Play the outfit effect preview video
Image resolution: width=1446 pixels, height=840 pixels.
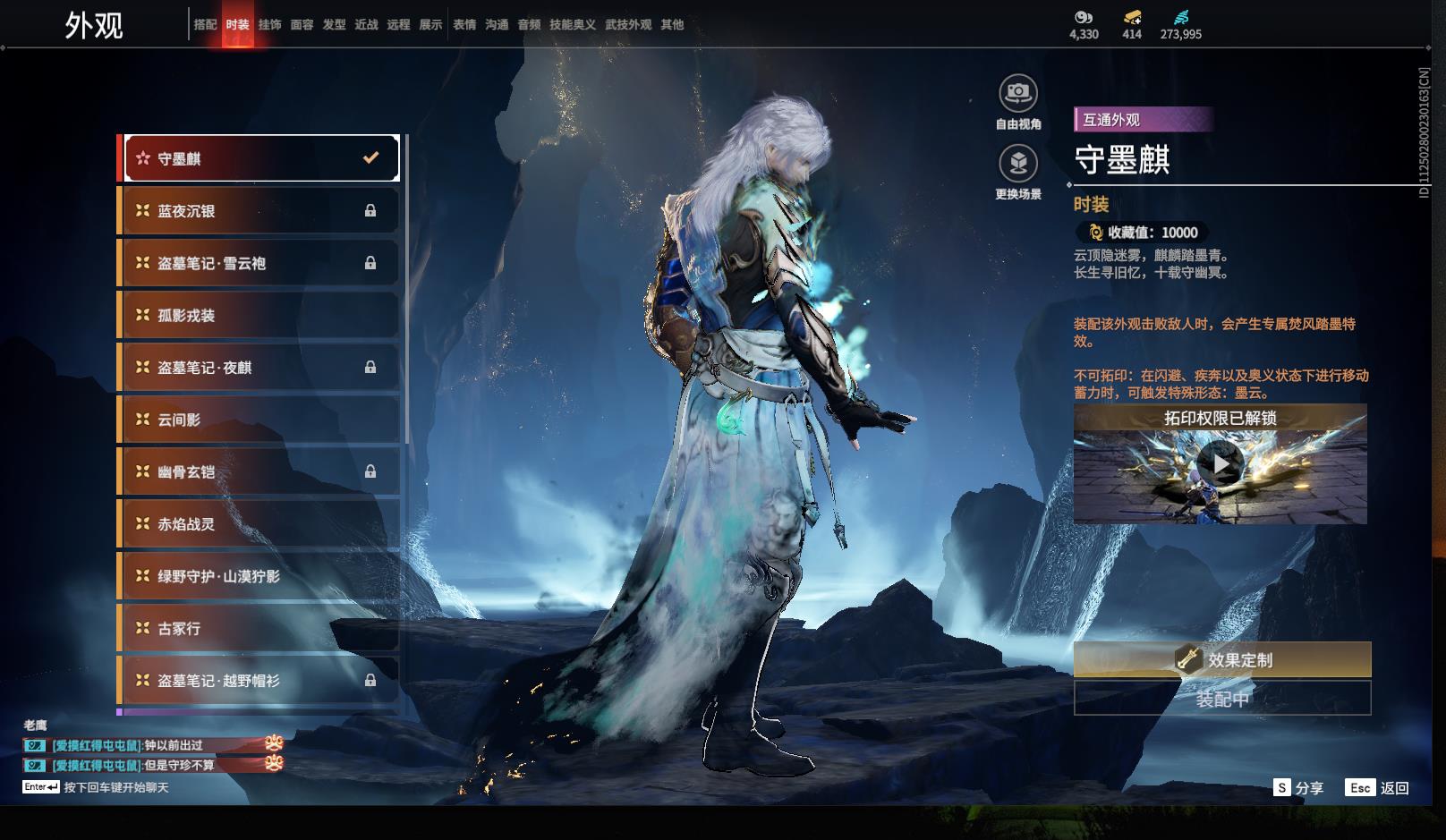coord(1220,464)
